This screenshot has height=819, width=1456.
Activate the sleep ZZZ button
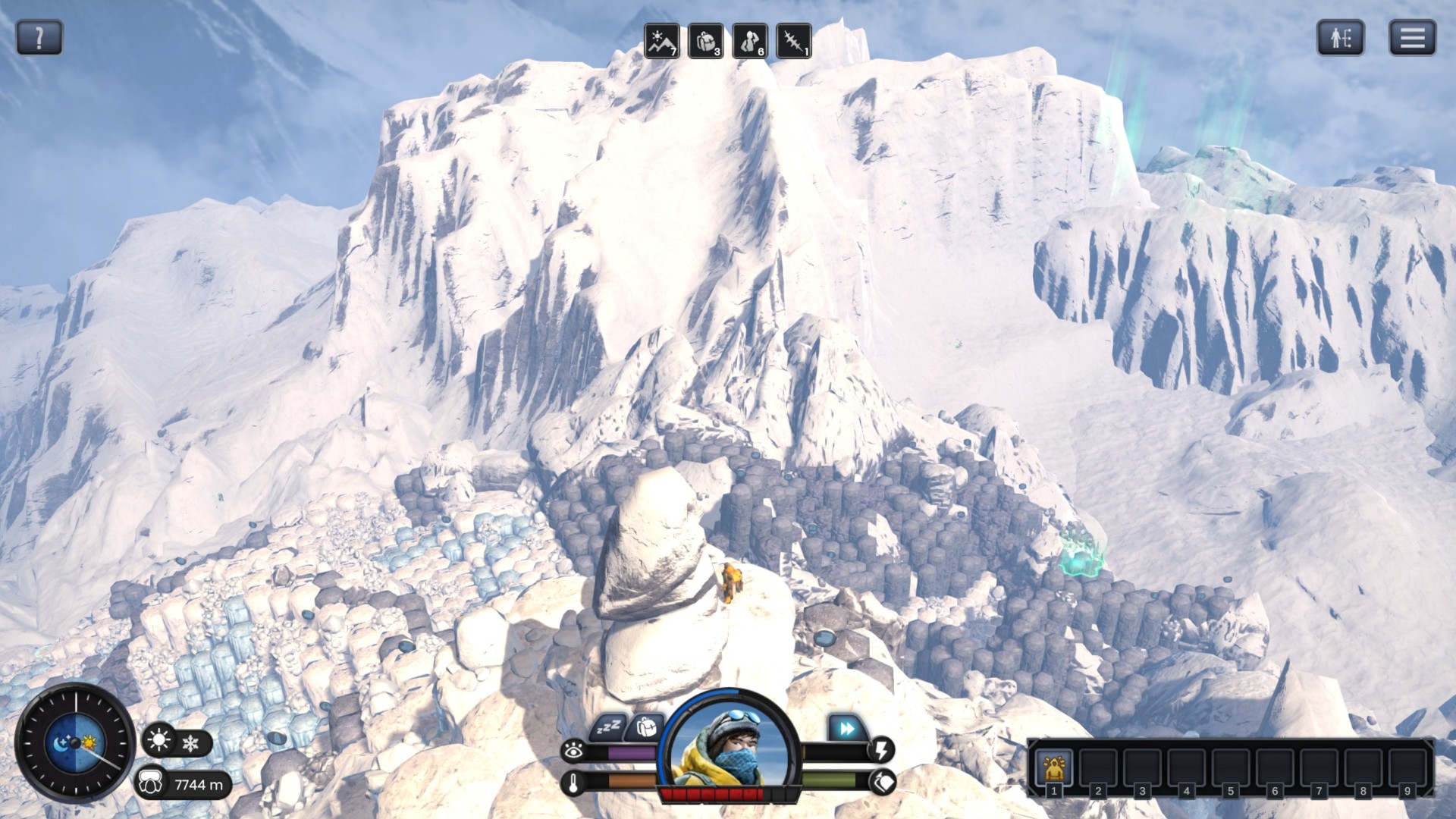point(608,728)
